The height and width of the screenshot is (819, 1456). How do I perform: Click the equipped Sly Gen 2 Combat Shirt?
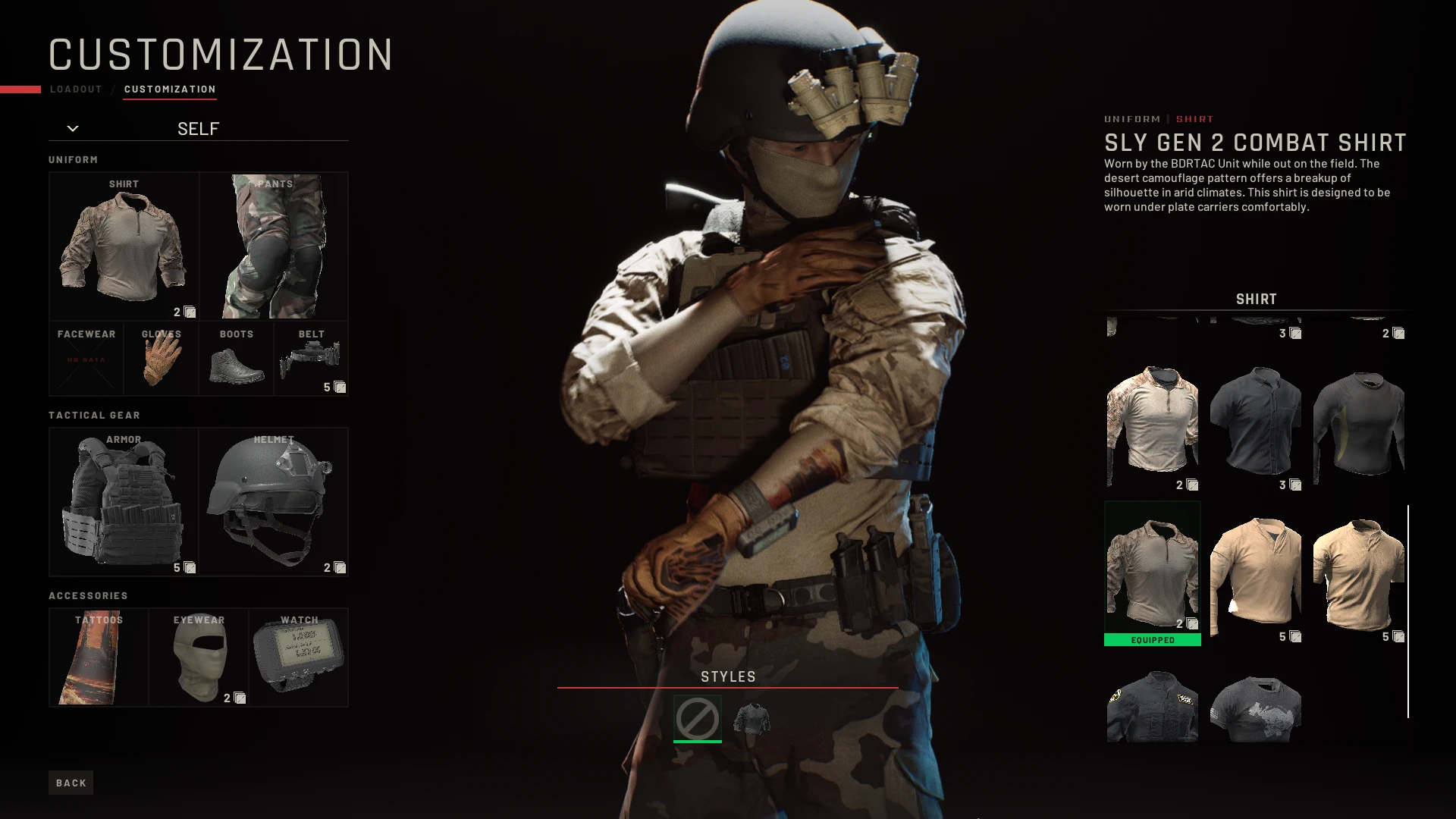[1151, 569]
